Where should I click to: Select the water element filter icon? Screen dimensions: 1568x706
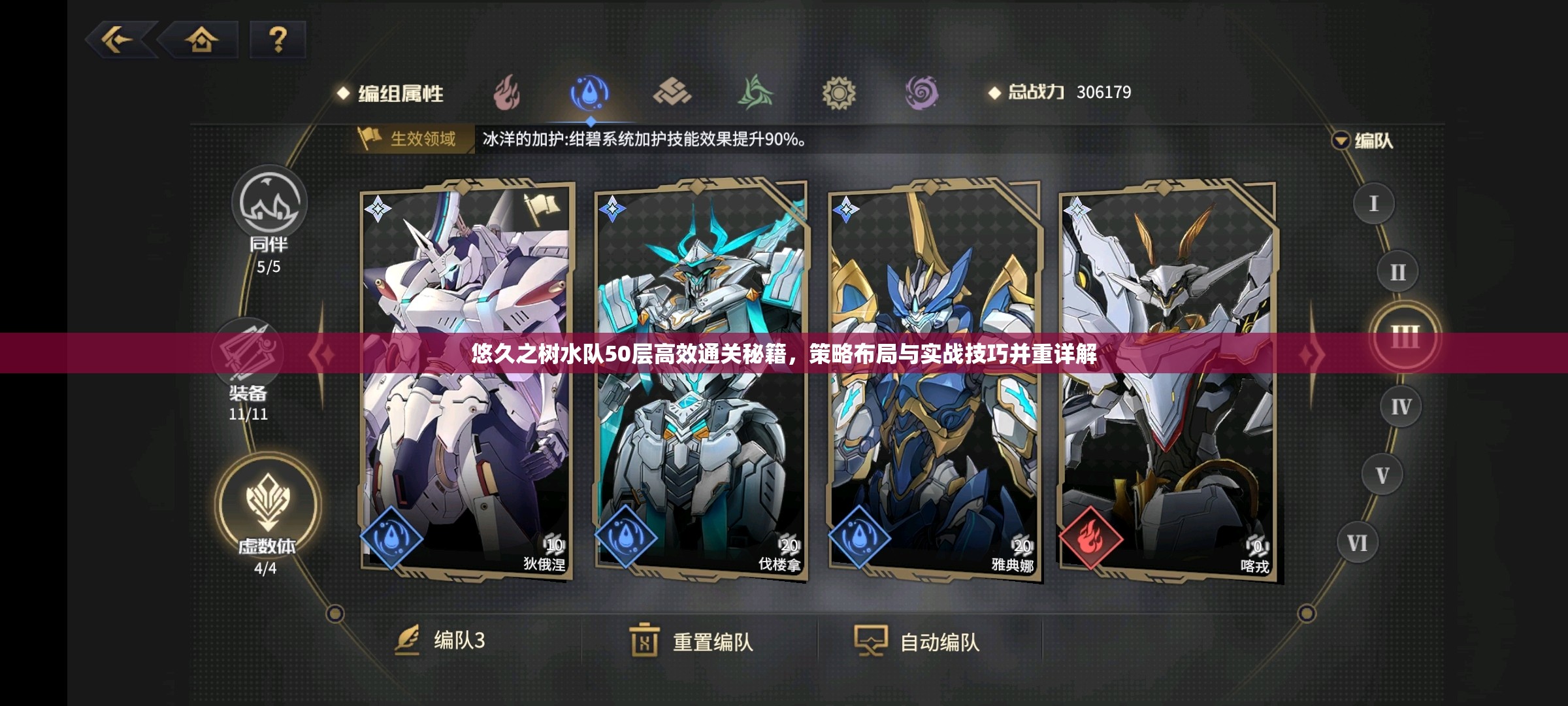[x=590, y=93]
